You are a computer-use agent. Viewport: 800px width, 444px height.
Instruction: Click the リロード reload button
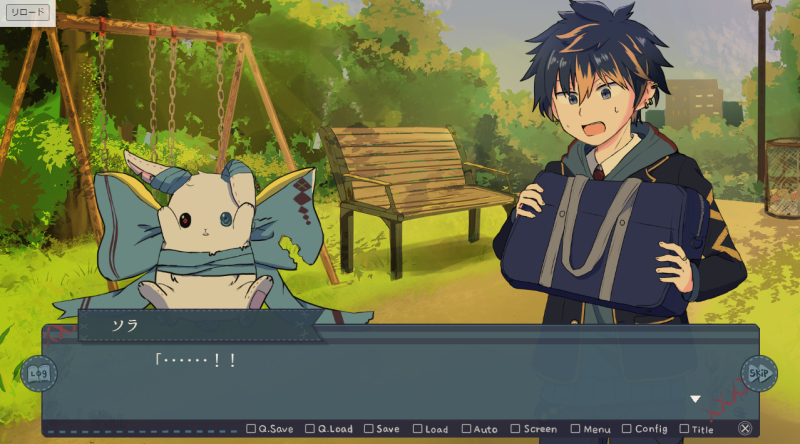pos(26,13)
